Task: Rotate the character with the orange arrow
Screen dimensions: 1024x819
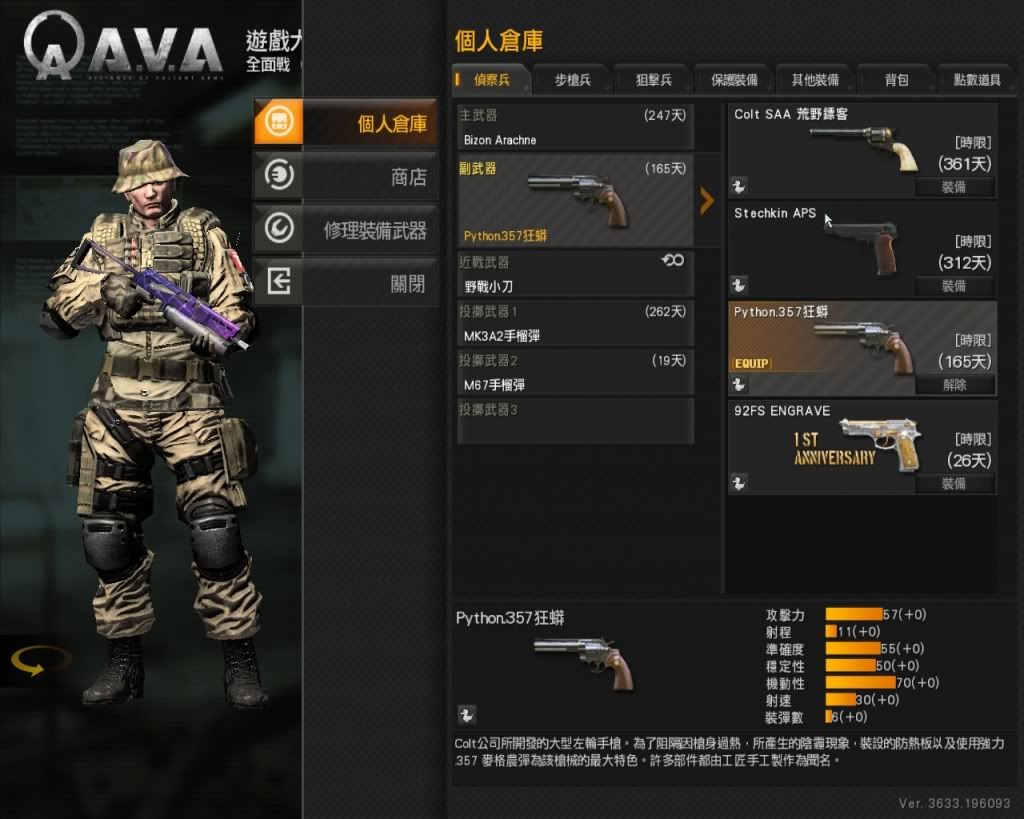Action: (x=40, y=661)
